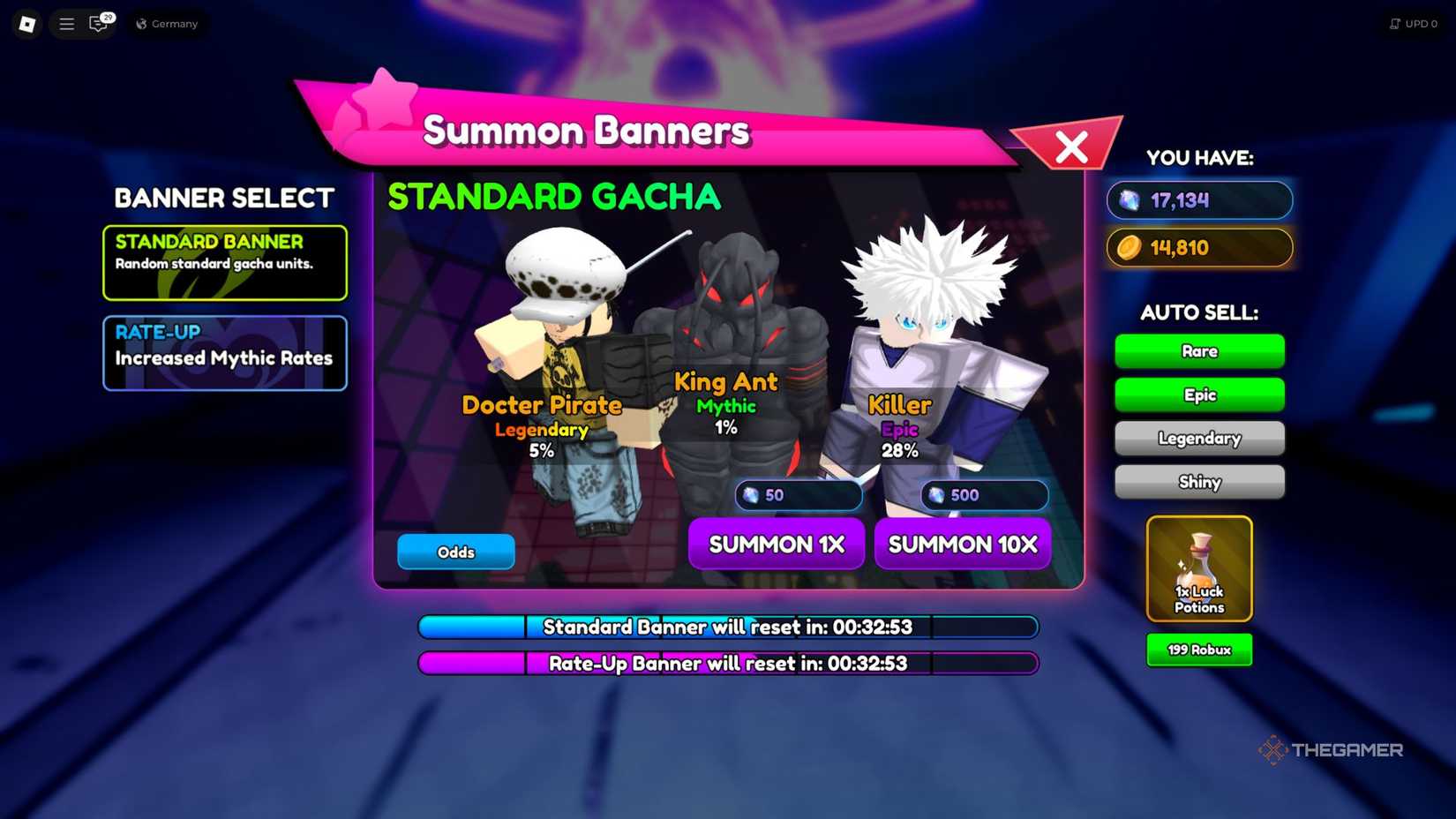This screenshot has width=1456, height=819.
Task: Buy Luck Potion for 199 Robux
Action: coord(1199,650)
